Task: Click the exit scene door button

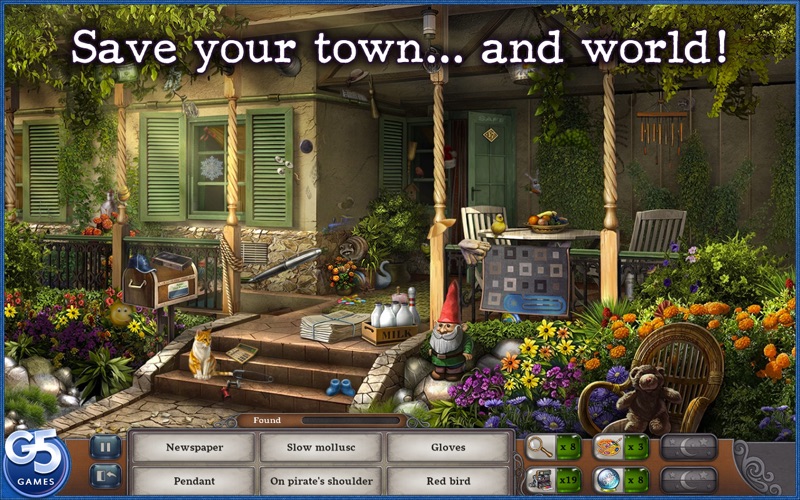Action: point(105,477)
